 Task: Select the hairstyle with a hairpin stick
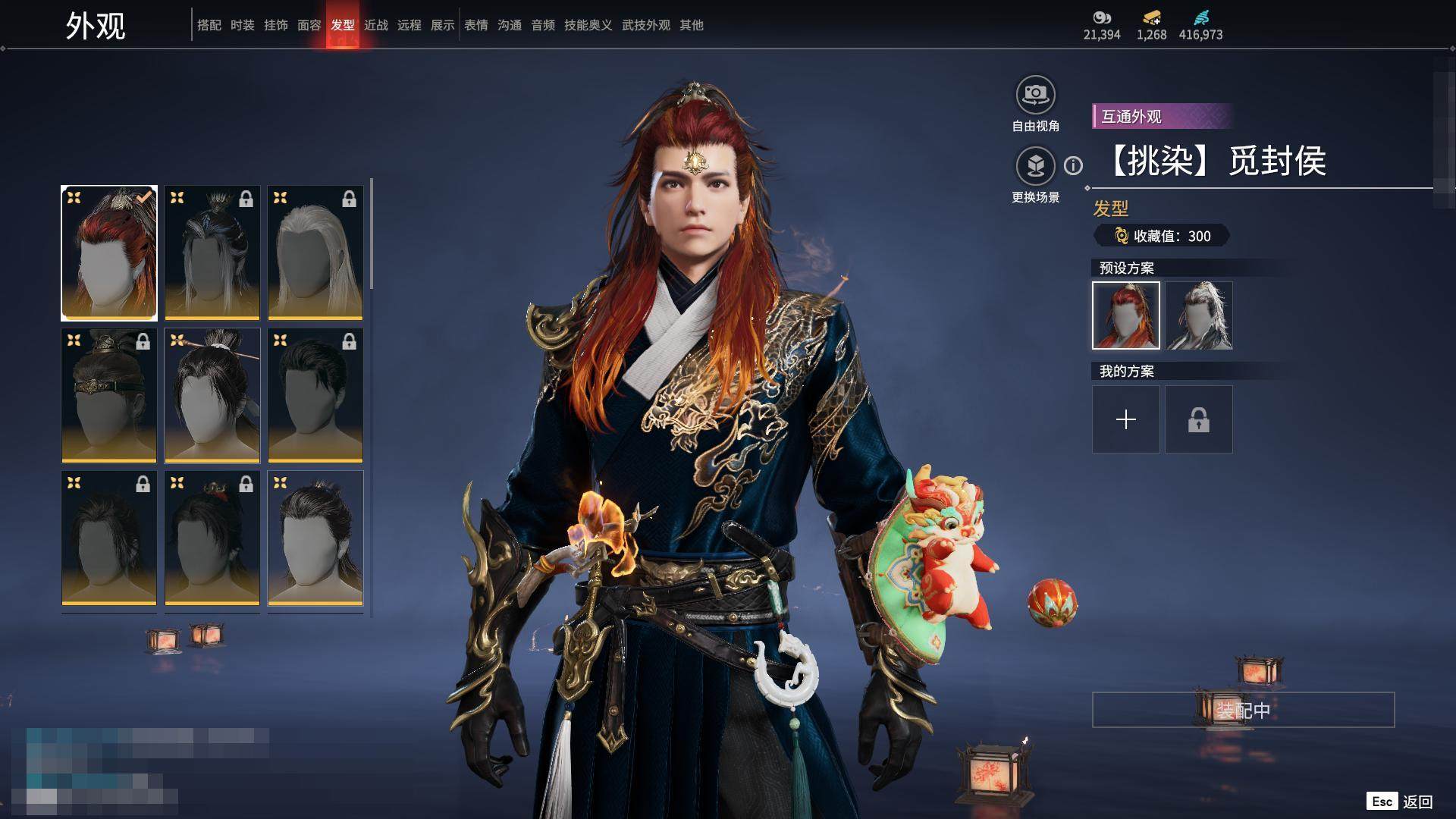[x=212, y=395]
